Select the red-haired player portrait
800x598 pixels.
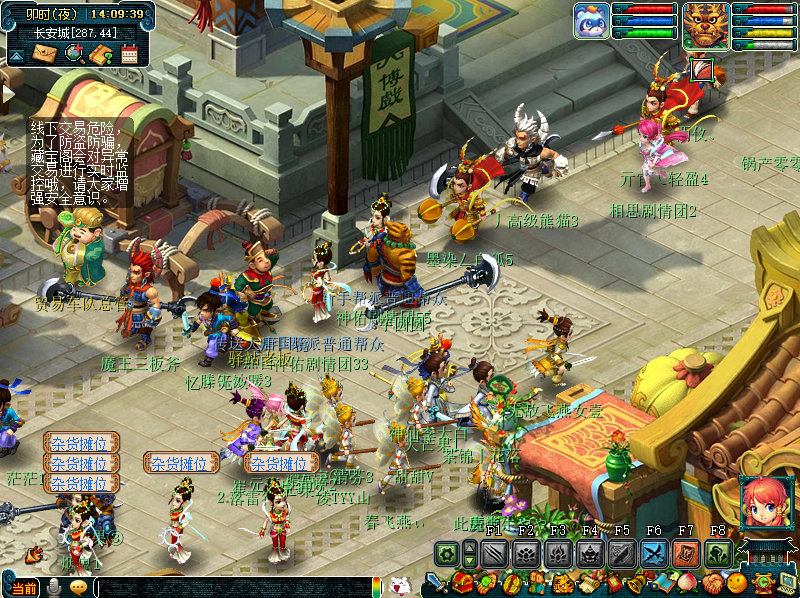tap(763, 503)
